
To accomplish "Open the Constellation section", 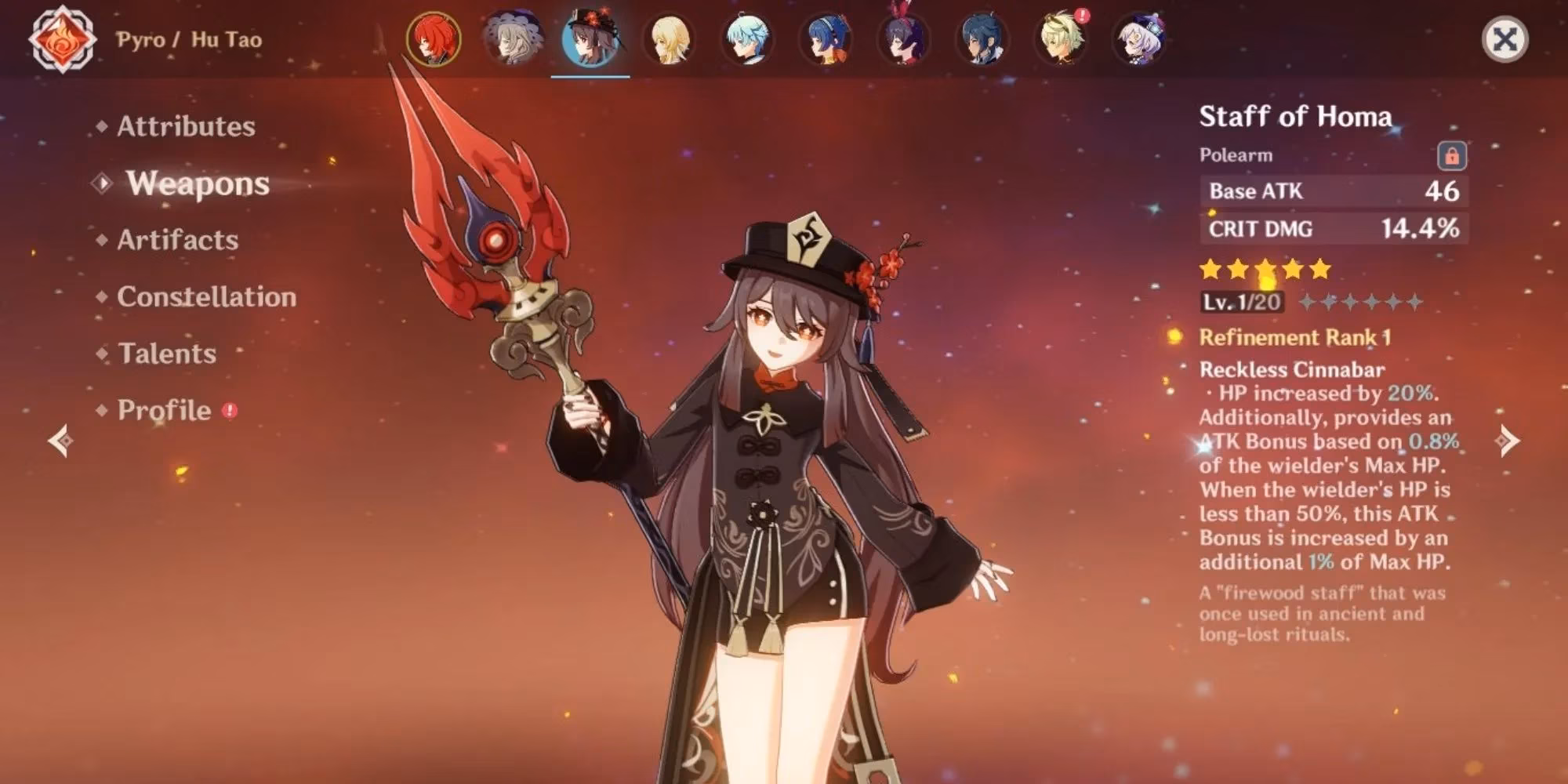I will (206, 297).
